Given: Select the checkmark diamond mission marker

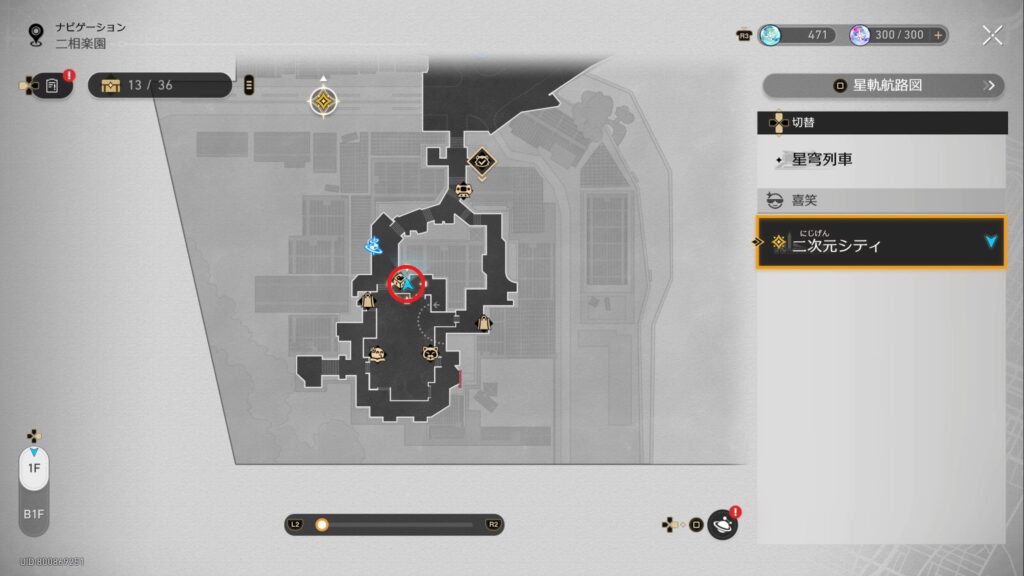Looking at the screenshot, I should (x=482, y=161).
